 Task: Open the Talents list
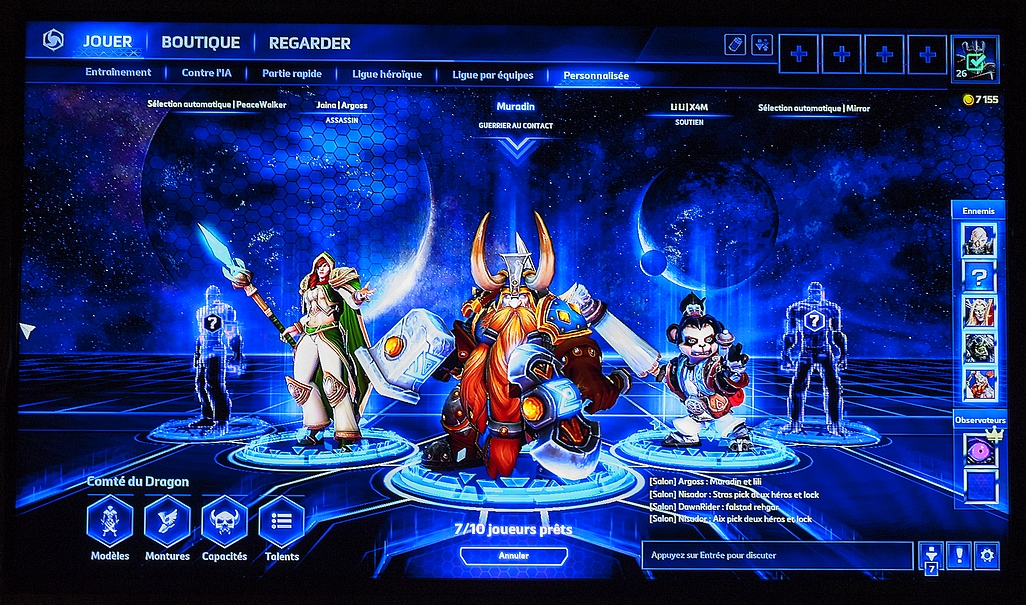click(281, 522)
